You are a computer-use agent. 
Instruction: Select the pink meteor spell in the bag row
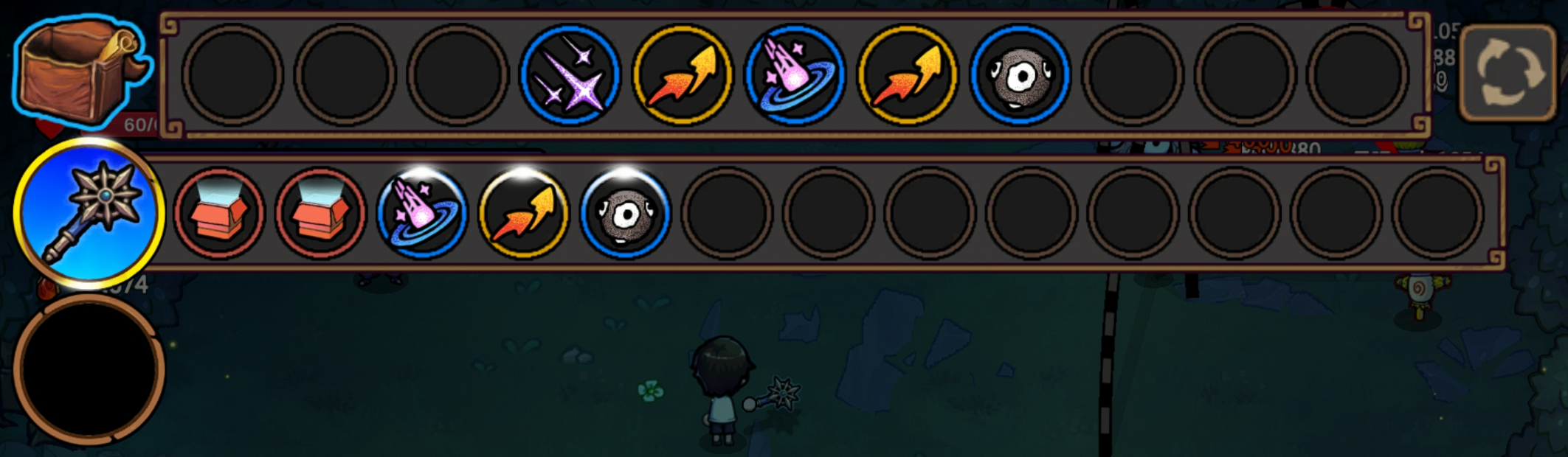795,75
